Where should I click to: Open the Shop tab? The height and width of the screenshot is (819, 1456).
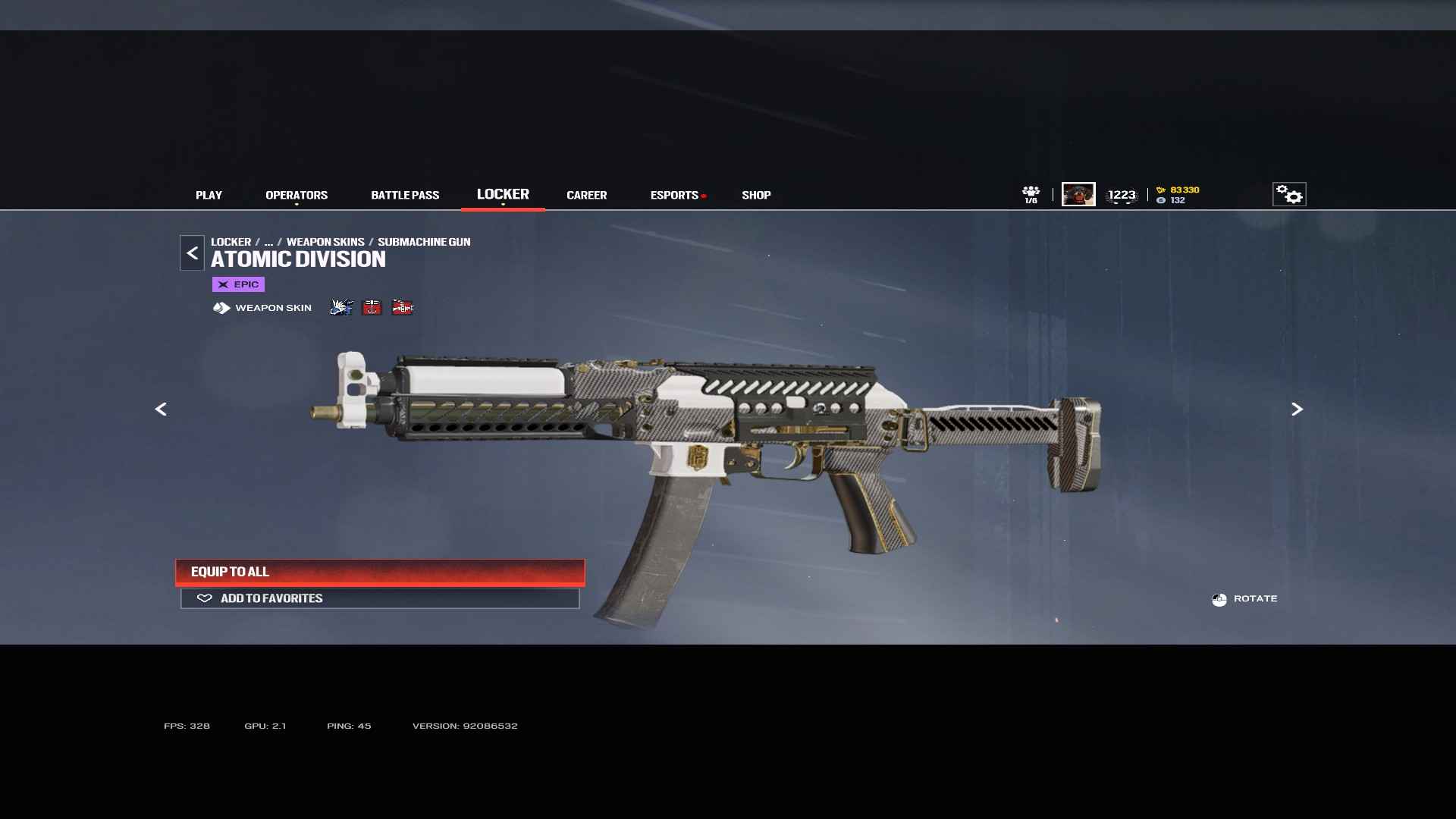(756, 195)
